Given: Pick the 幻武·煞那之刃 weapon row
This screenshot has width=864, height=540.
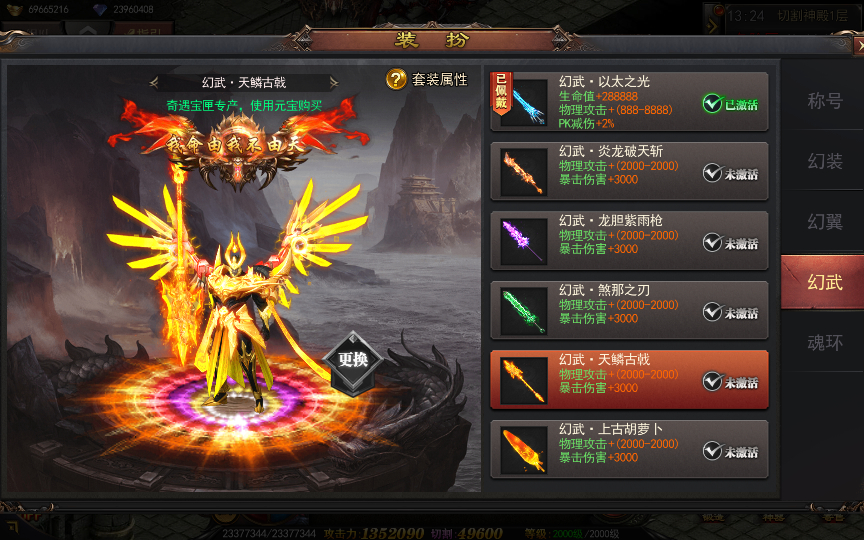Looking at the screenshot, I should [x=620, y=310].
